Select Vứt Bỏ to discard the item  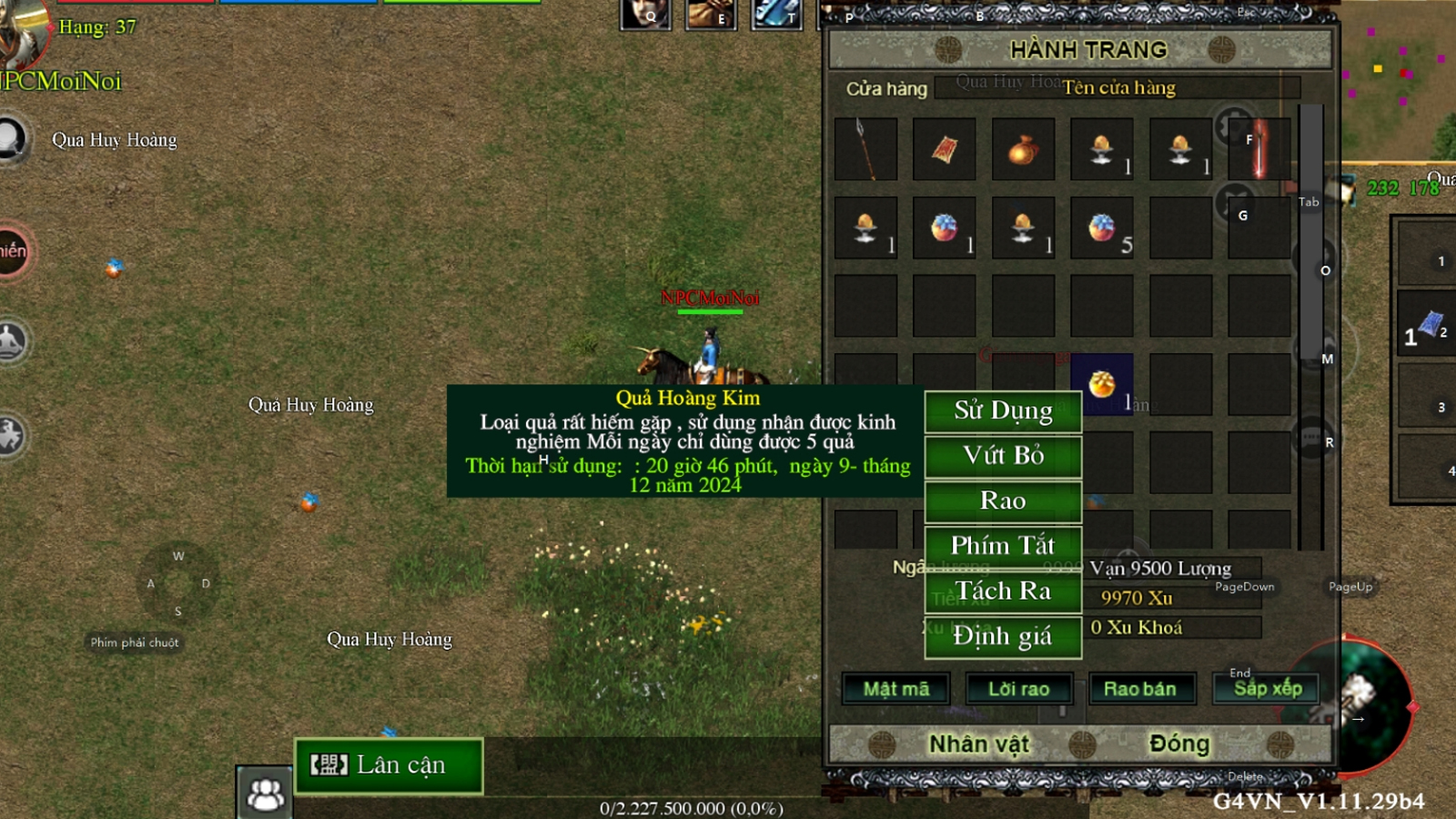[1003, 456]
